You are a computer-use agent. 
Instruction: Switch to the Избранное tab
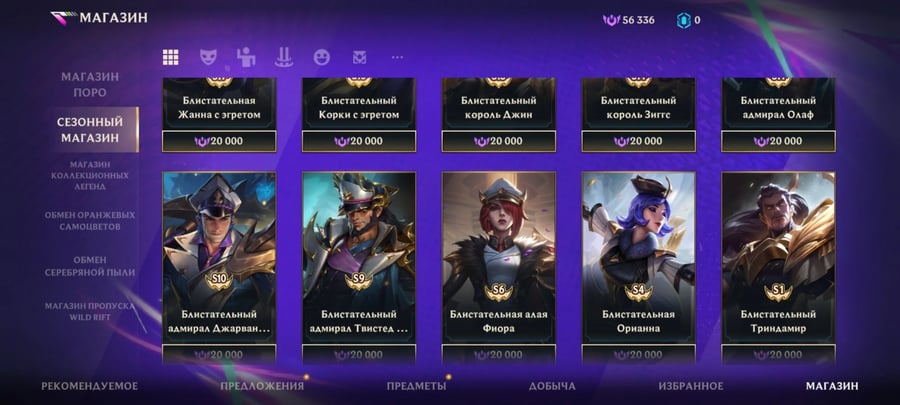click(x=691, y=386)
